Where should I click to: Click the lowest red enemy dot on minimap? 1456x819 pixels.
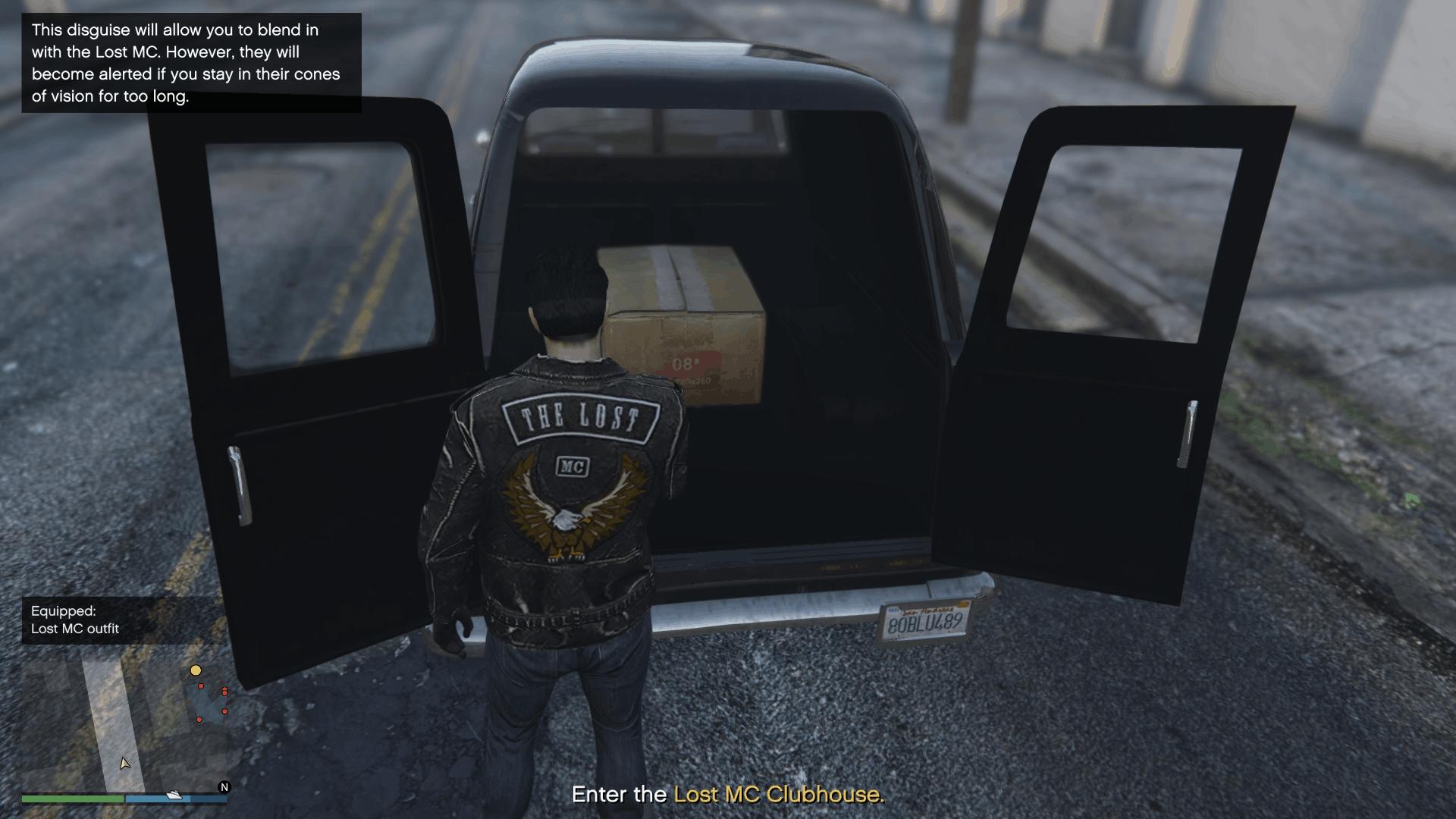(x=199, y=720)
